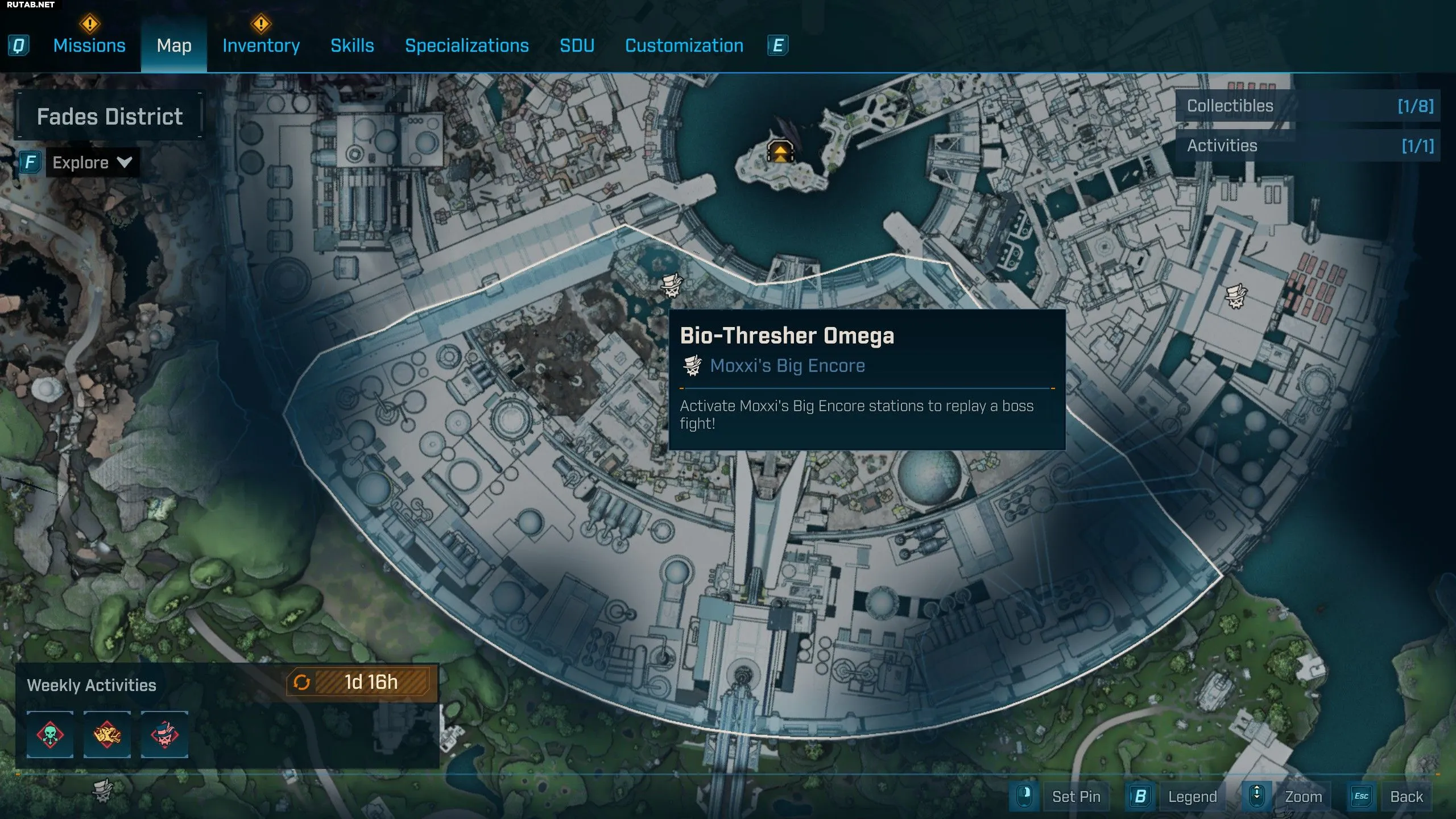The height and width of the screenshot is (819, 1456).
Task: Switch to the Map tab
Action: [174, 45]
